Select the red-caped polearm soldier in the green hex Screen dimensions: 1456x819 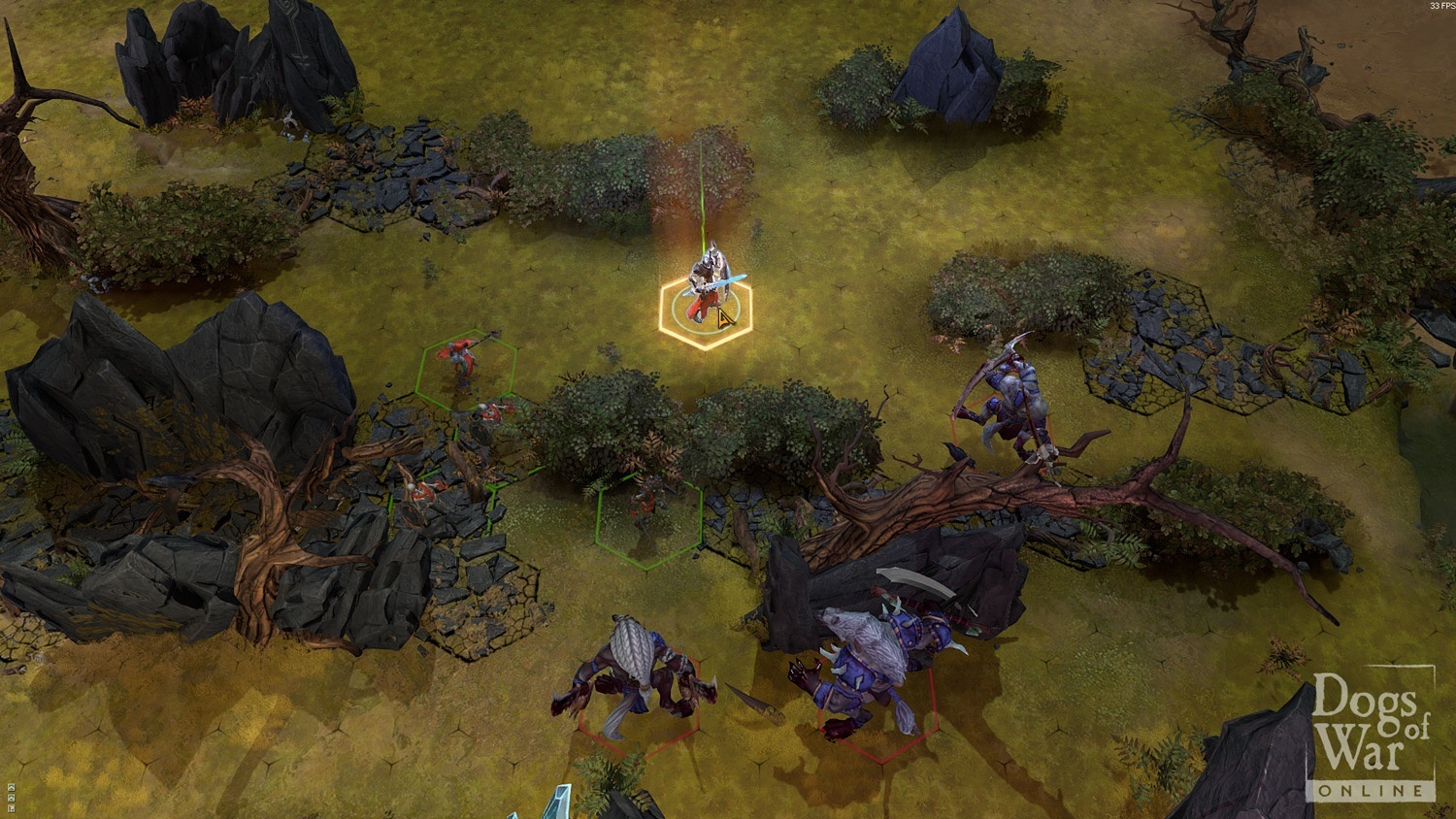[463, 361]
